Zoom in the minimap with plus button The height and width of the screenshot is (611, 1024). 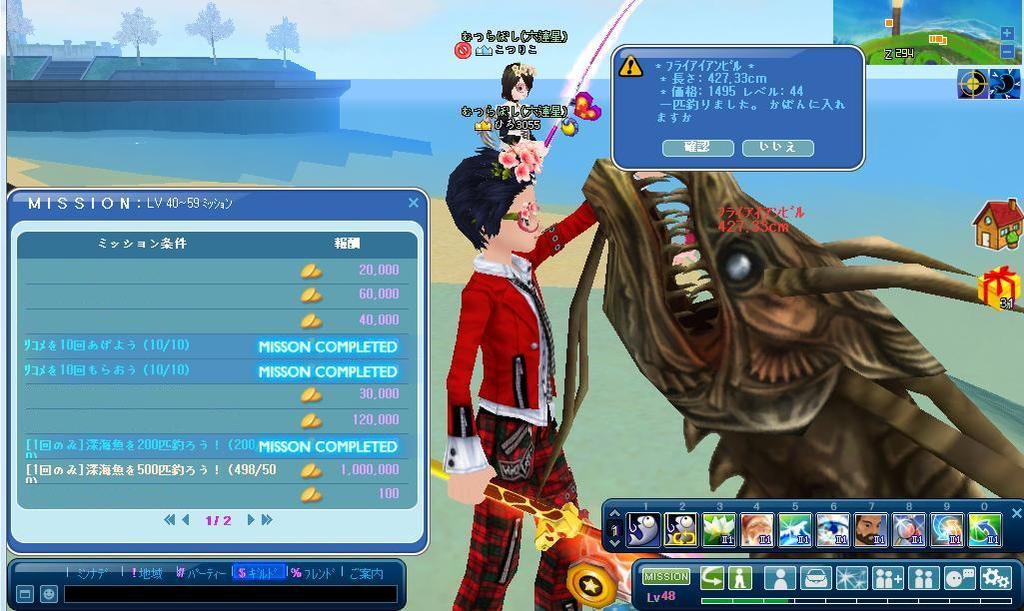(1006, 33)
